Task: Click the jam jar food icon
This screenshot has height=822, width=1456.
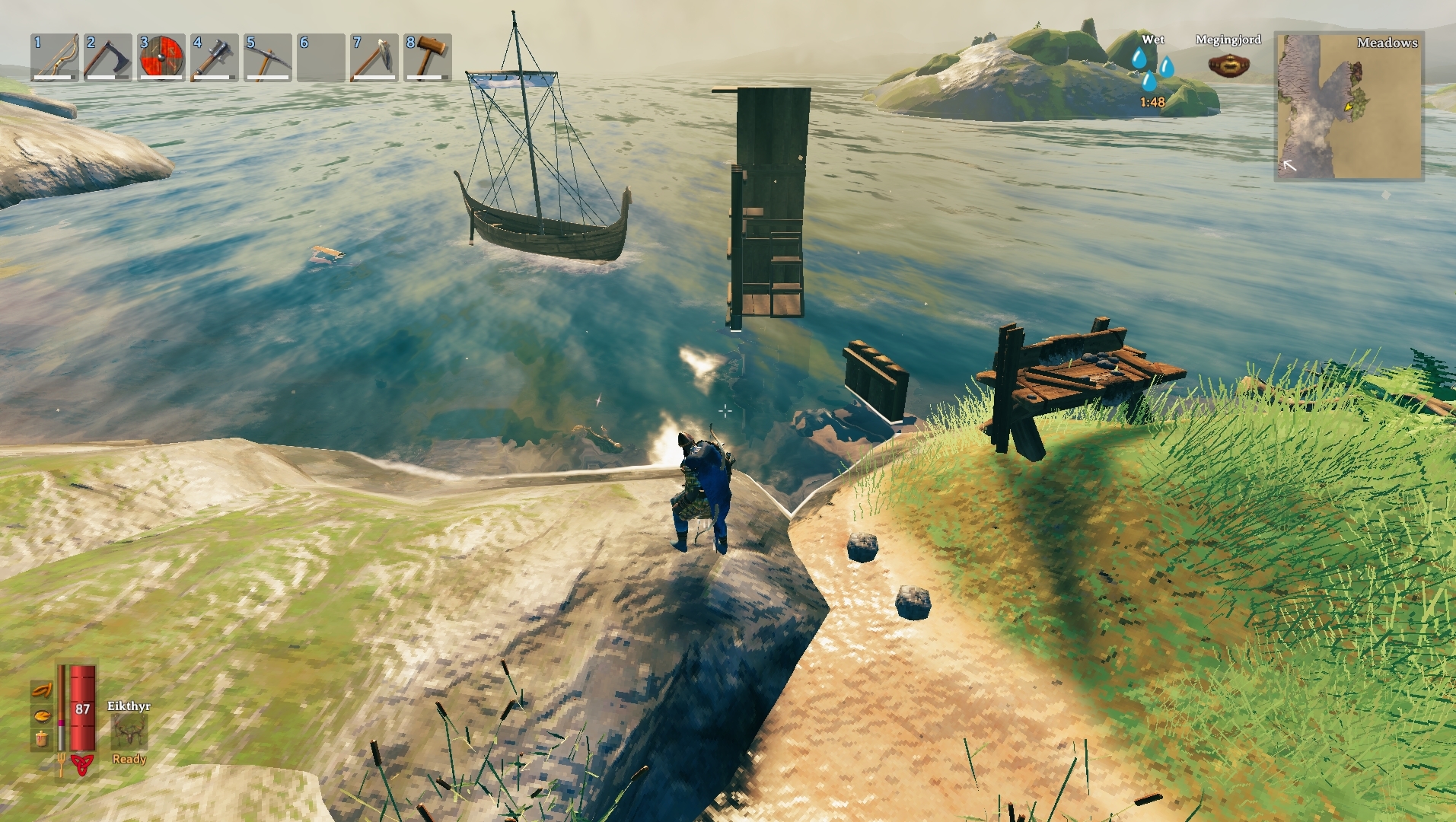Action: coord(42,738)
